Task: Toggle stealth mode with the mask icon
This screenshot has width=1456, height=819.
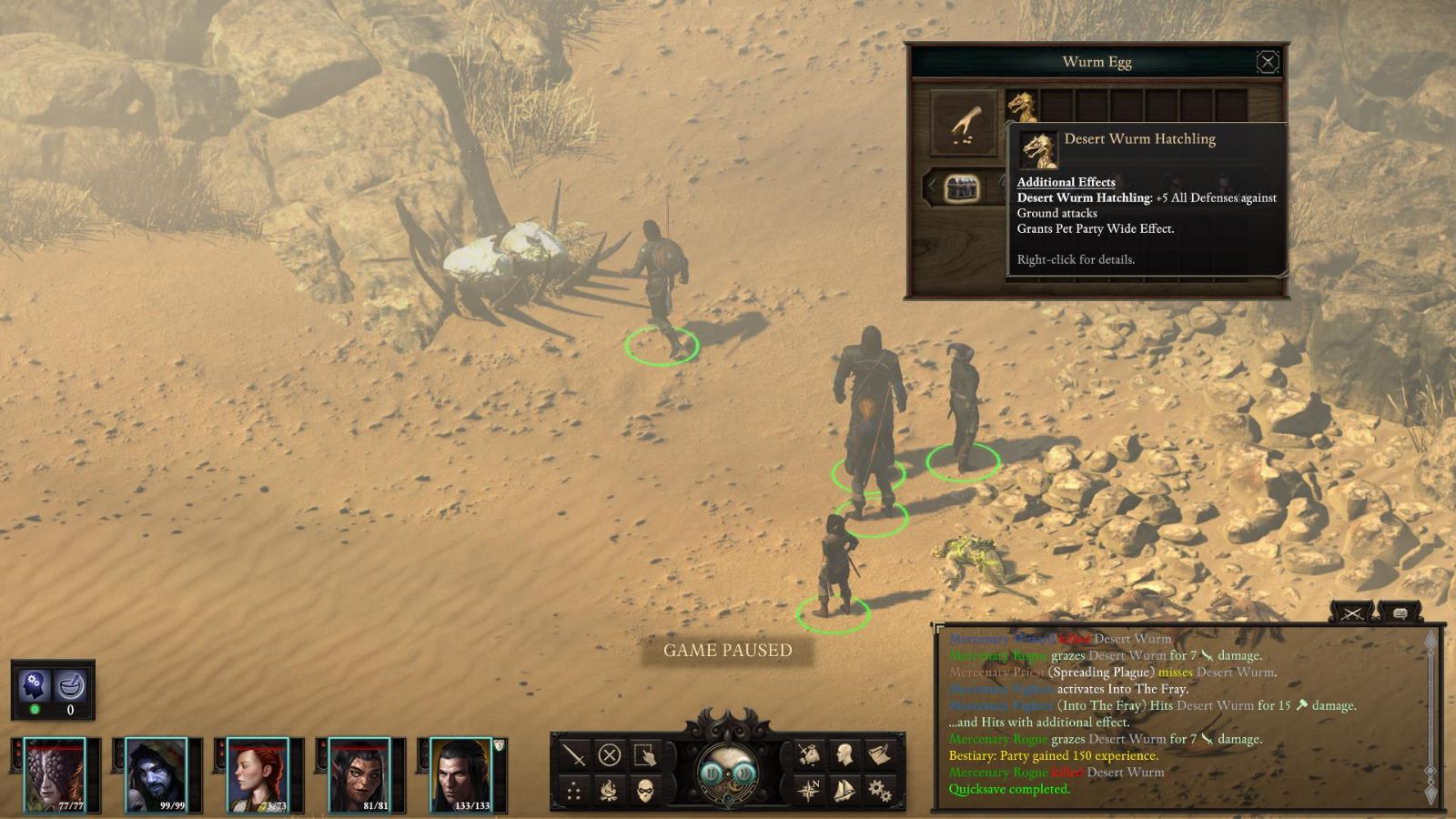Action: pyautogui.click(x=646, y=791)
